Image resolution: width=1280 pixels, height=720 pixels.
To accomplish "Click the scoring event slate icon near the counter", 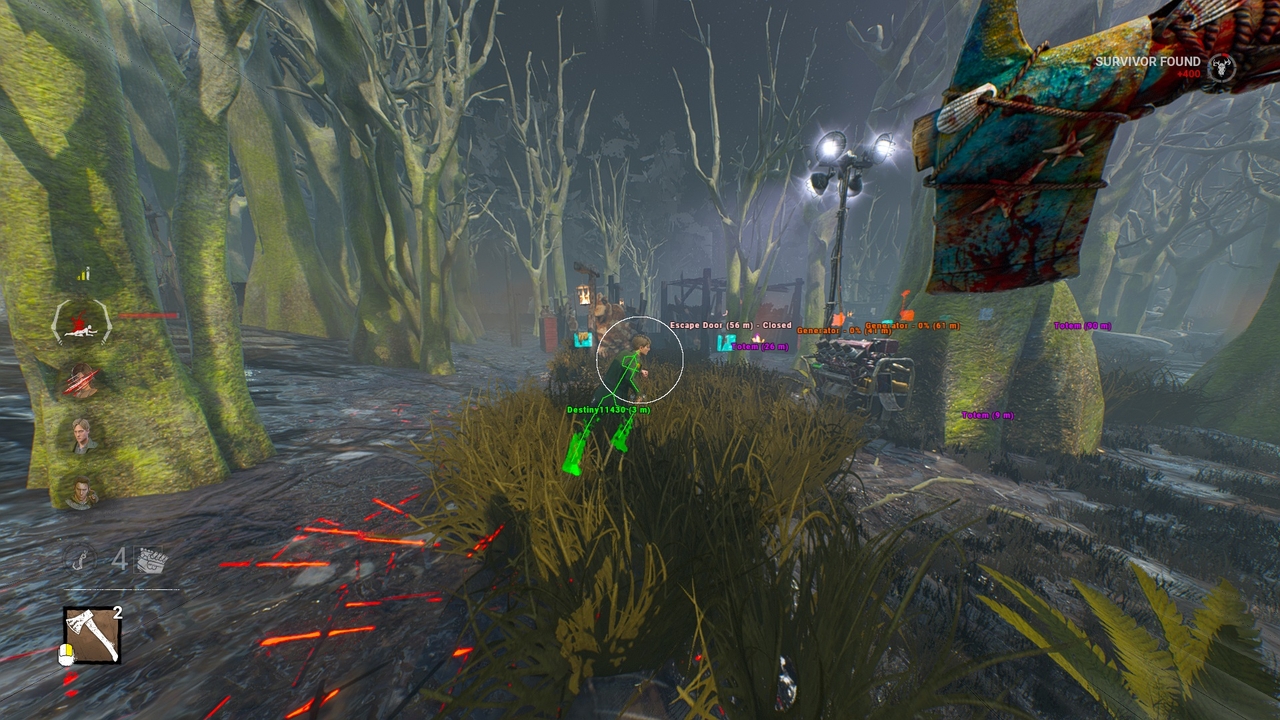I will tap(148, 558).
